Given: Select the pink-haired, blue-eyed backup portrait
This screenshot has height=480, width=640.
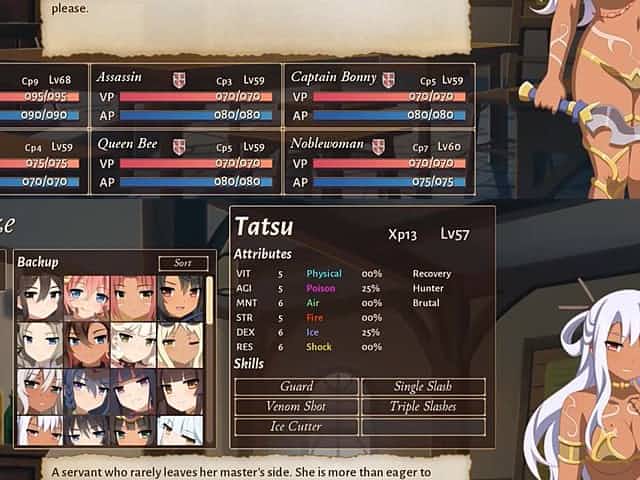Looking at the screenshot, I should pos(87,297).
